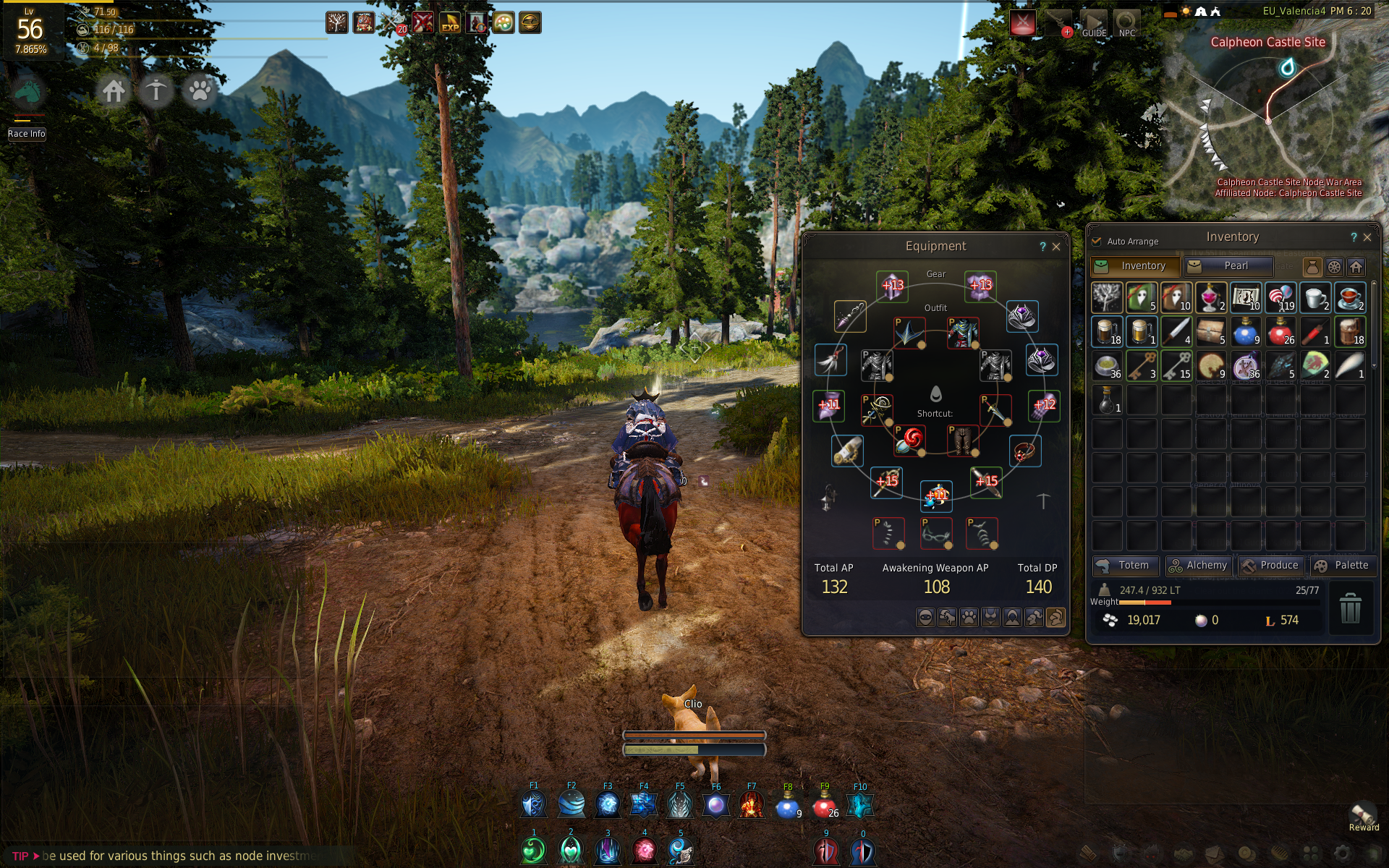Open the Alchemy panel
The width and height of the screenshot is (1389, 868).
pyautogui.click(x=1198, y=566)
